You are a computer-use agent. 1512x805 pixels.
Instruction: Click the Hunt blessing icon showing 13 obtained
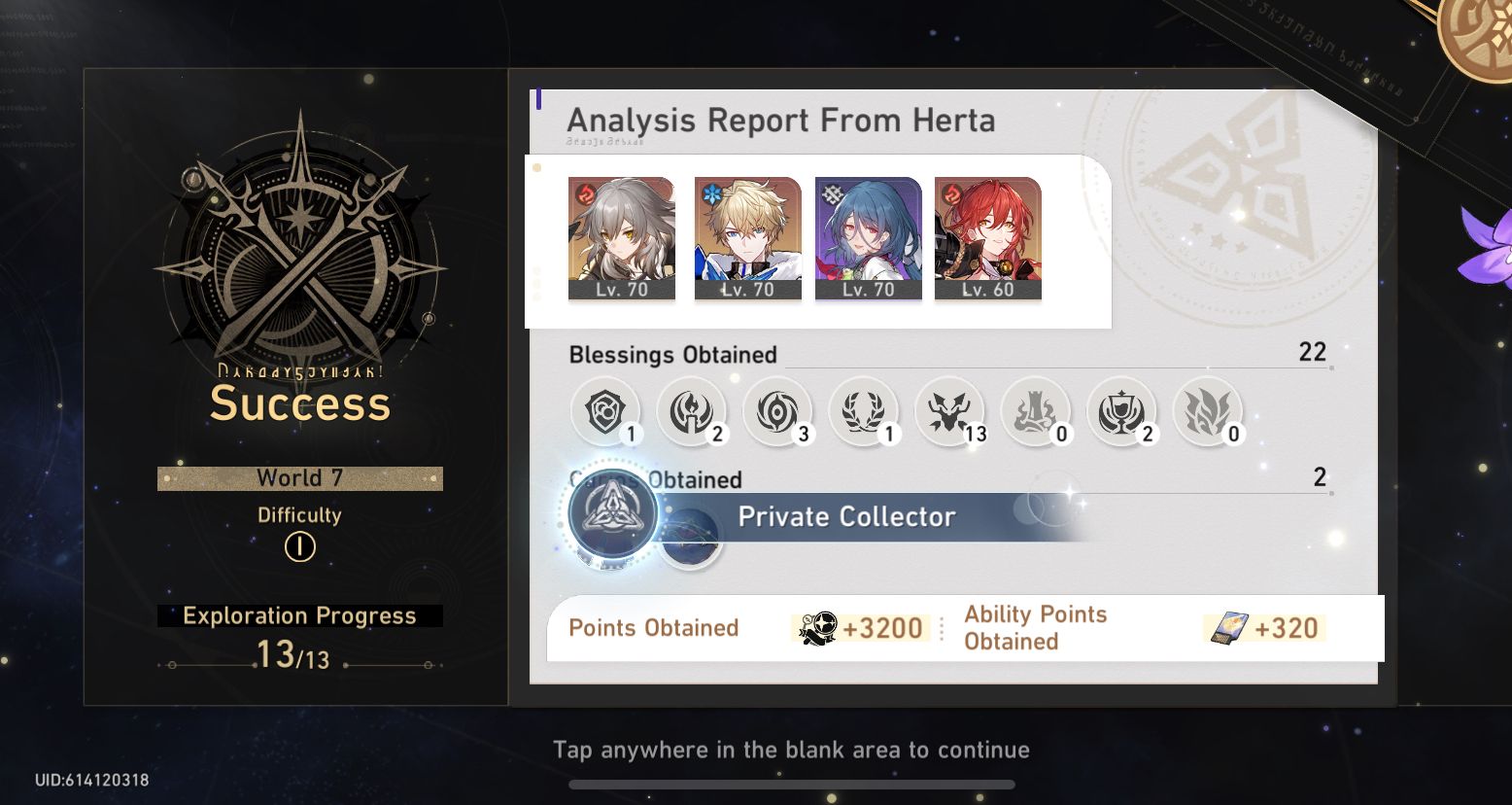pyautogui.click(x=950, y=410)
